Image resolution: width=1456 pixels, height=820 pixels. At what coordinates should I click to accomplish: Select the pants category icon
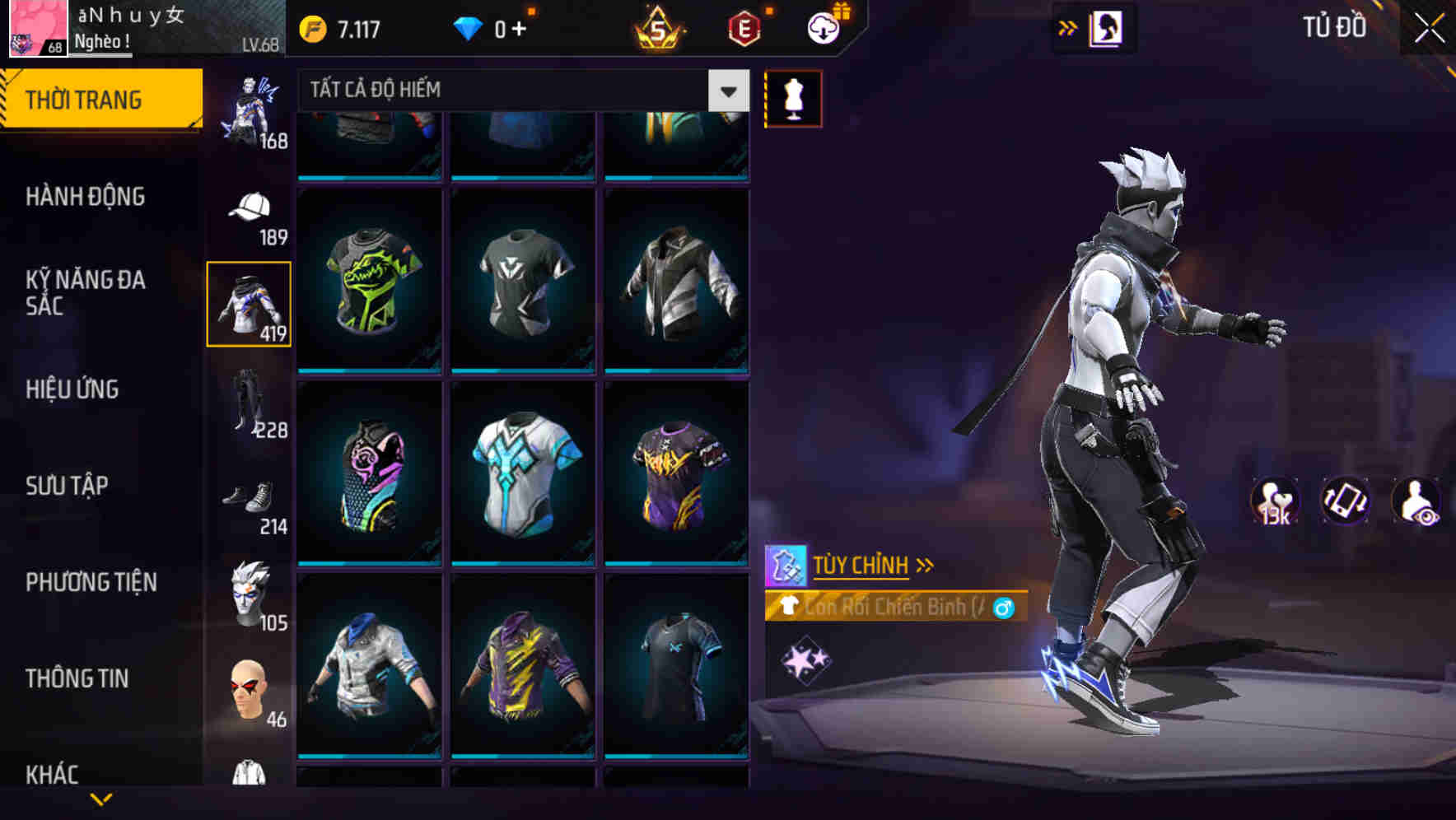coord(249,405)
